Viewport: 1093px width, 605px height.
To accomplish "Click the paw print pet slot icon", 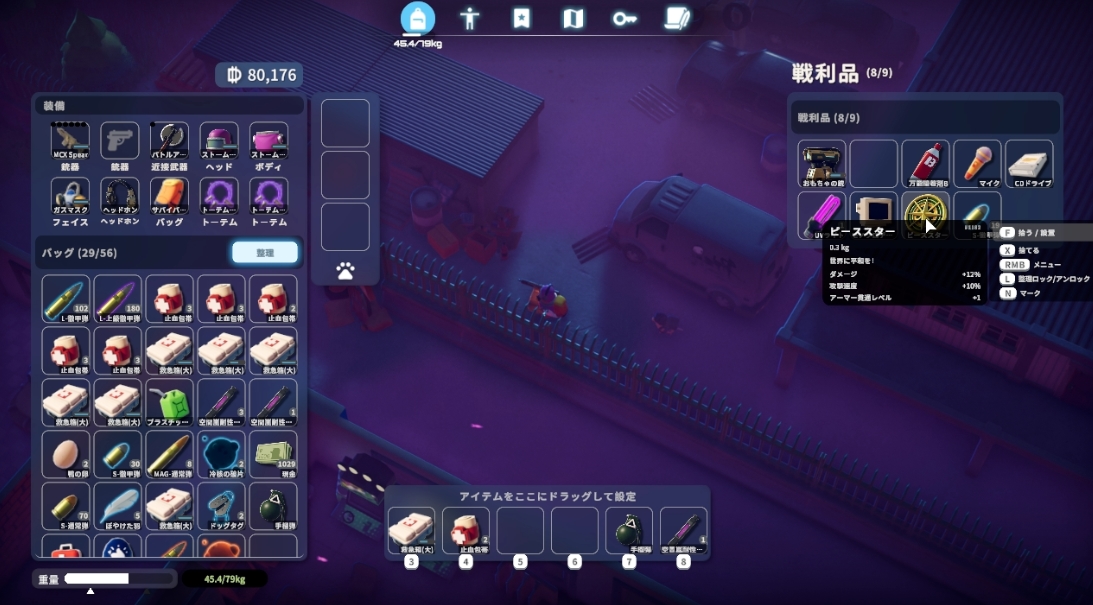I will (345, 270).
